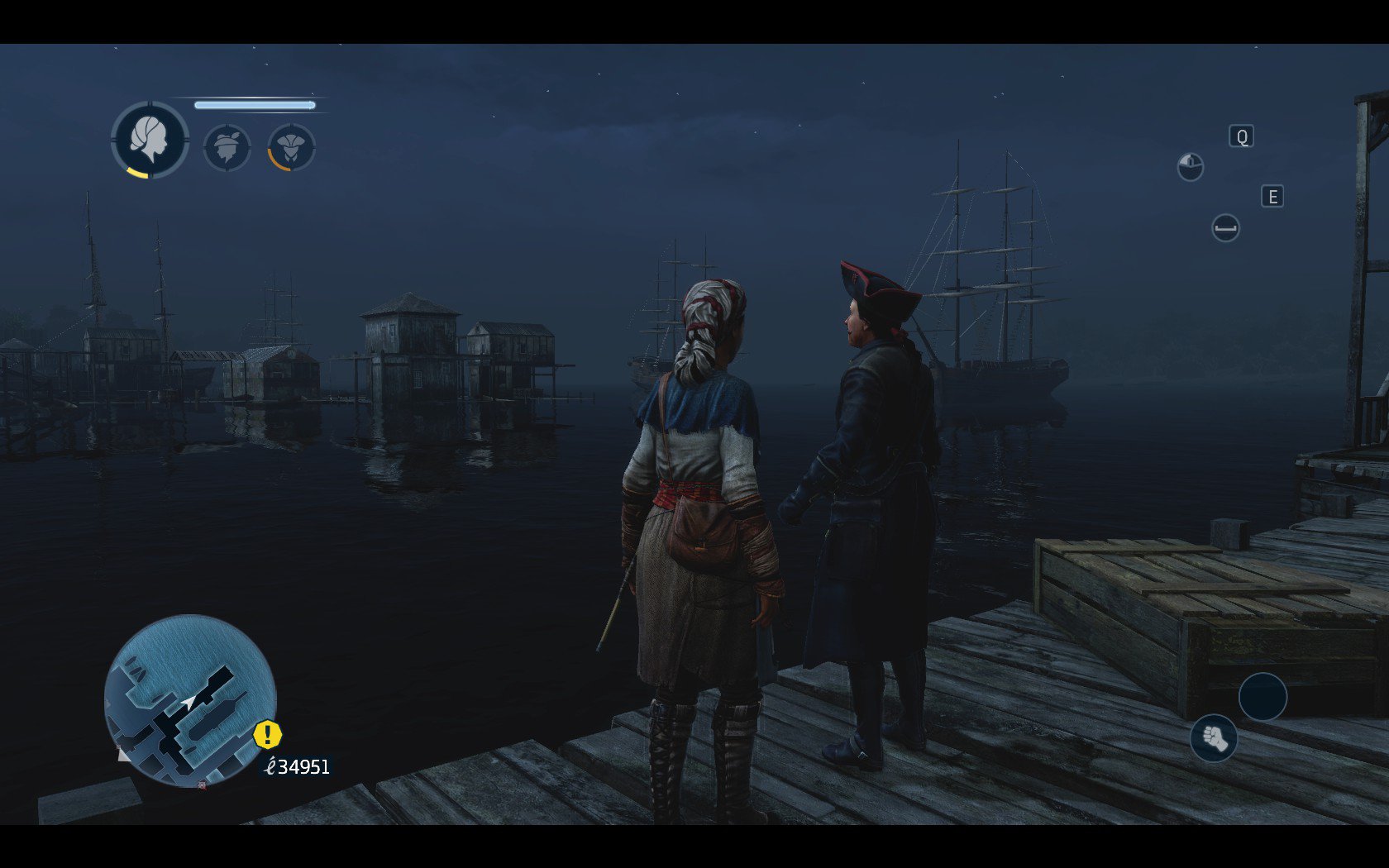Switch to the lady persona icon
Viewport: 1389px width, 868px height.
[291, 148]
